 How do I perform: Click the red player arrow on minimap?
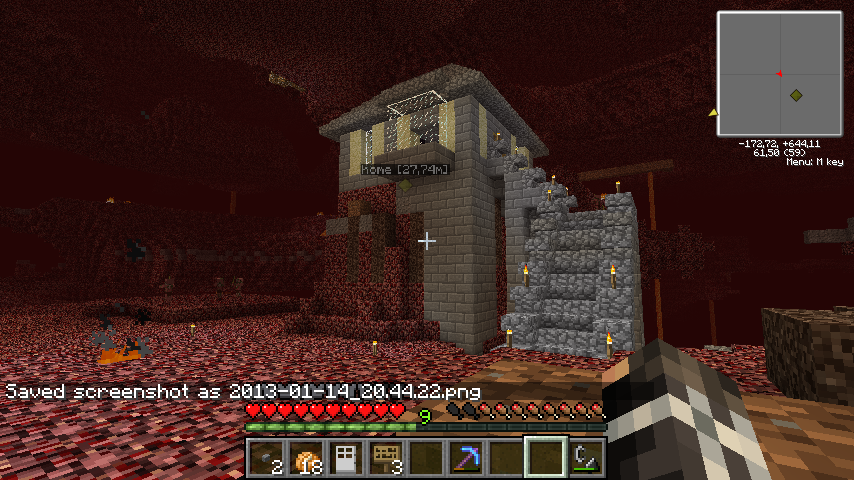point(778,73)
